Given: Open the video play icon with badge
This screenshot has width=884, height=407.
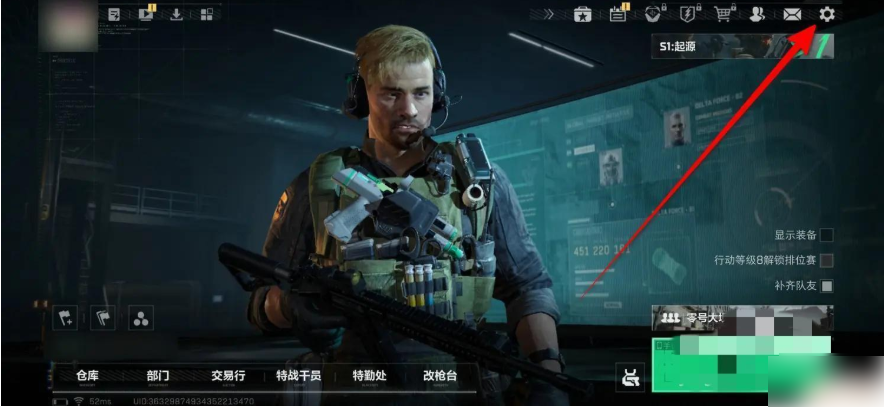Looking at the screenshot, I should (146, 14).
